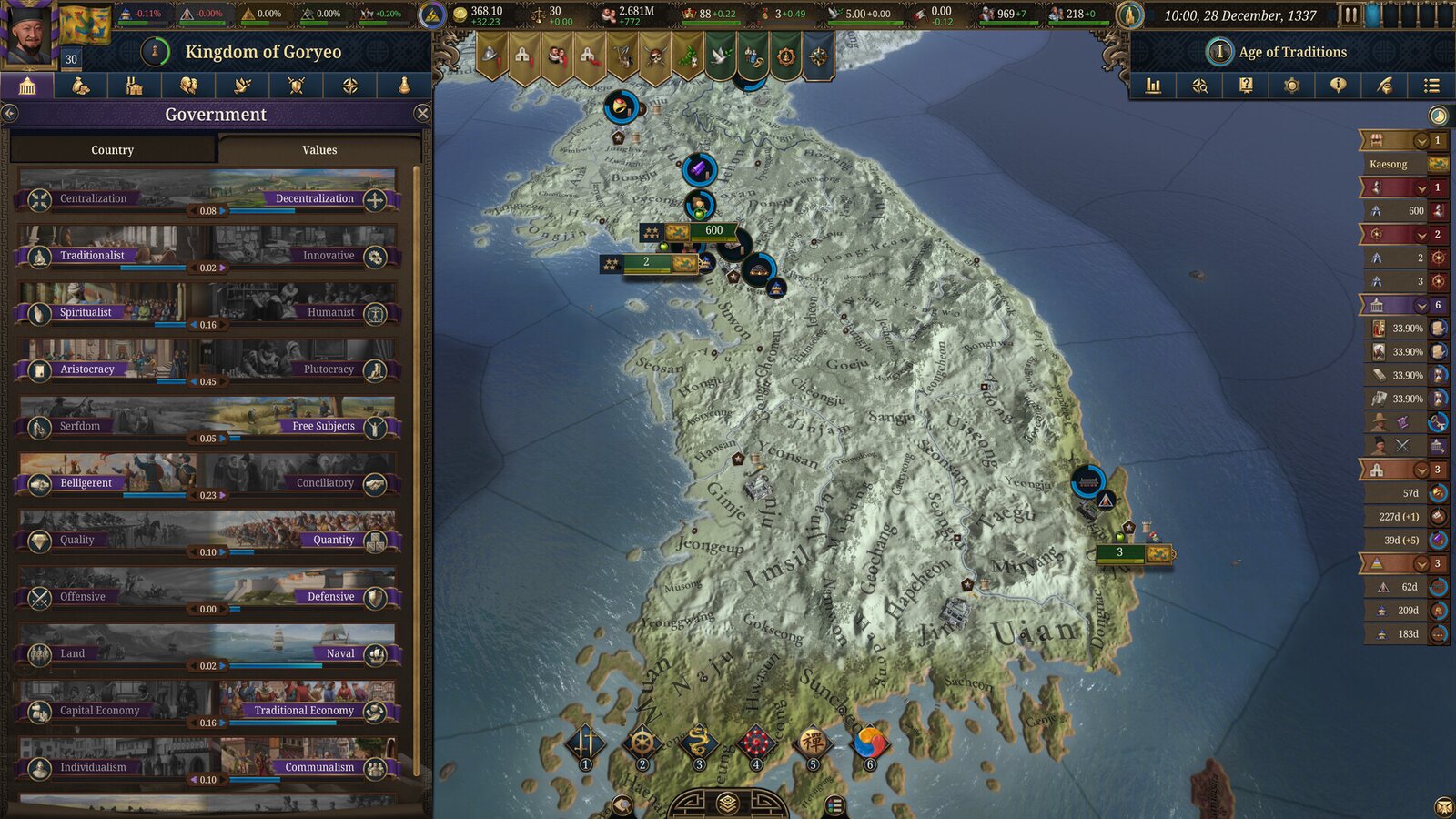Open the Buildings panel icon
1456x819 pixels.
pyautogui.click(x=135, y=86)
